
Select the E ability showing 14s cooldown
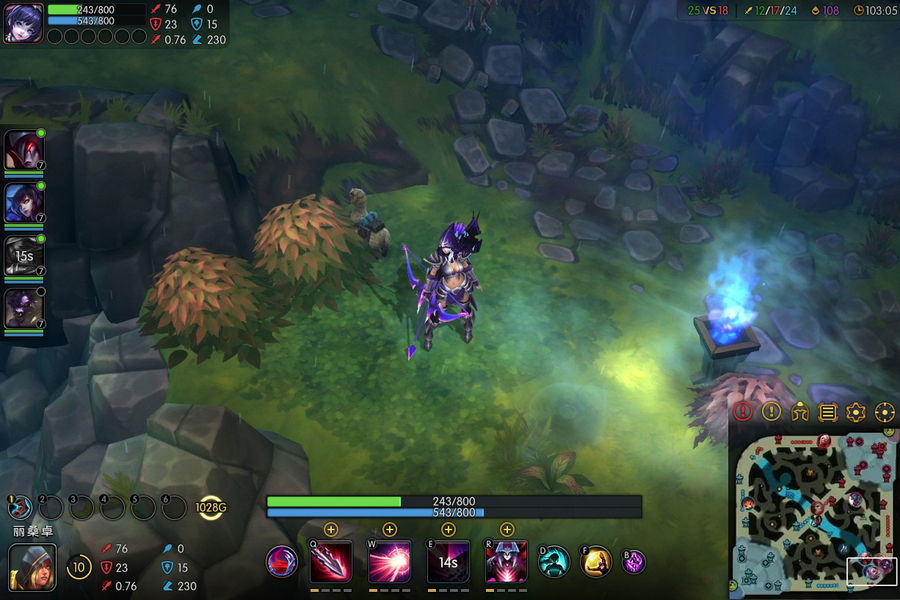tap(448, 562)
